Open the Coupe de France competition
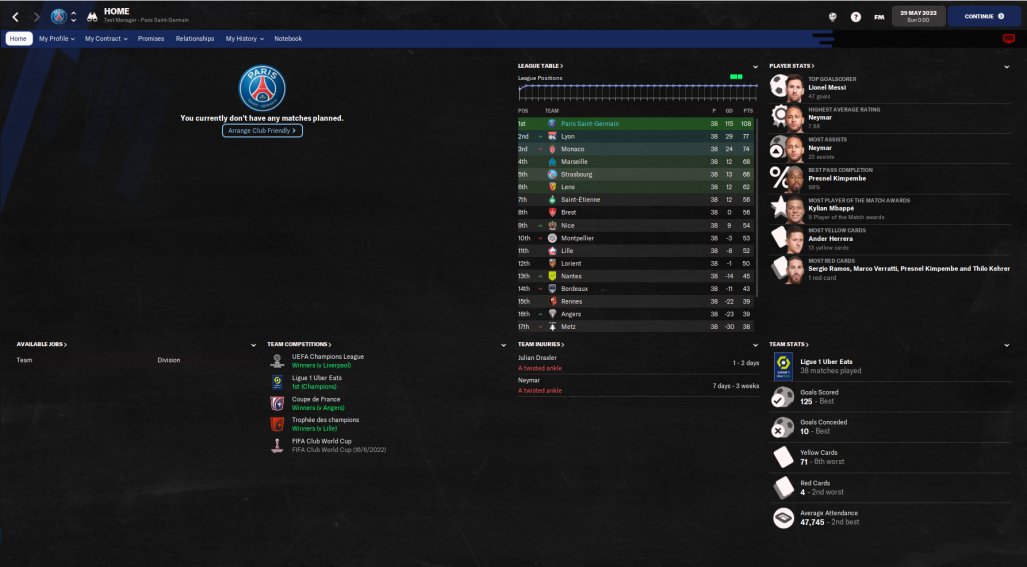1027x567 pixels. tap(315, 399)
